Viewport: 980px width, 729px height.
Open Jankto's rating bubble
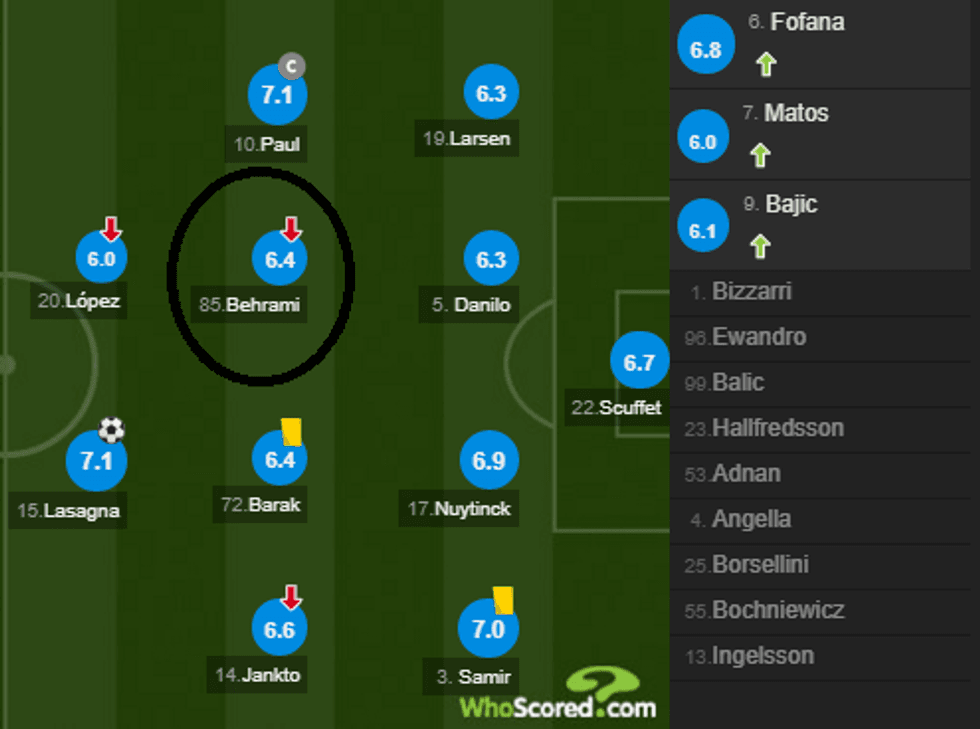(x=279, y=630)
